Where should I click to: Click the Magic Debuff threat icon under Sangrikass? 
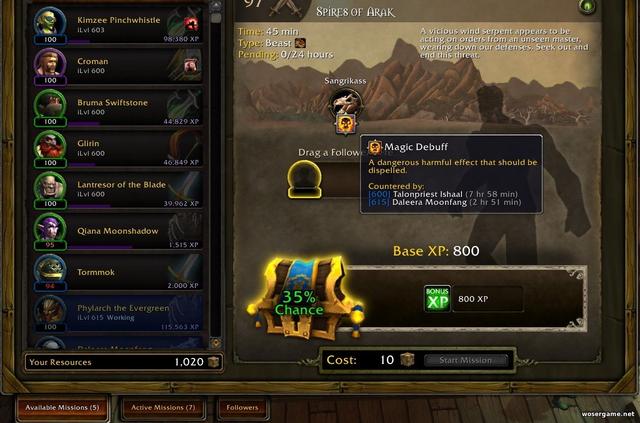click(x=346, y=123)
